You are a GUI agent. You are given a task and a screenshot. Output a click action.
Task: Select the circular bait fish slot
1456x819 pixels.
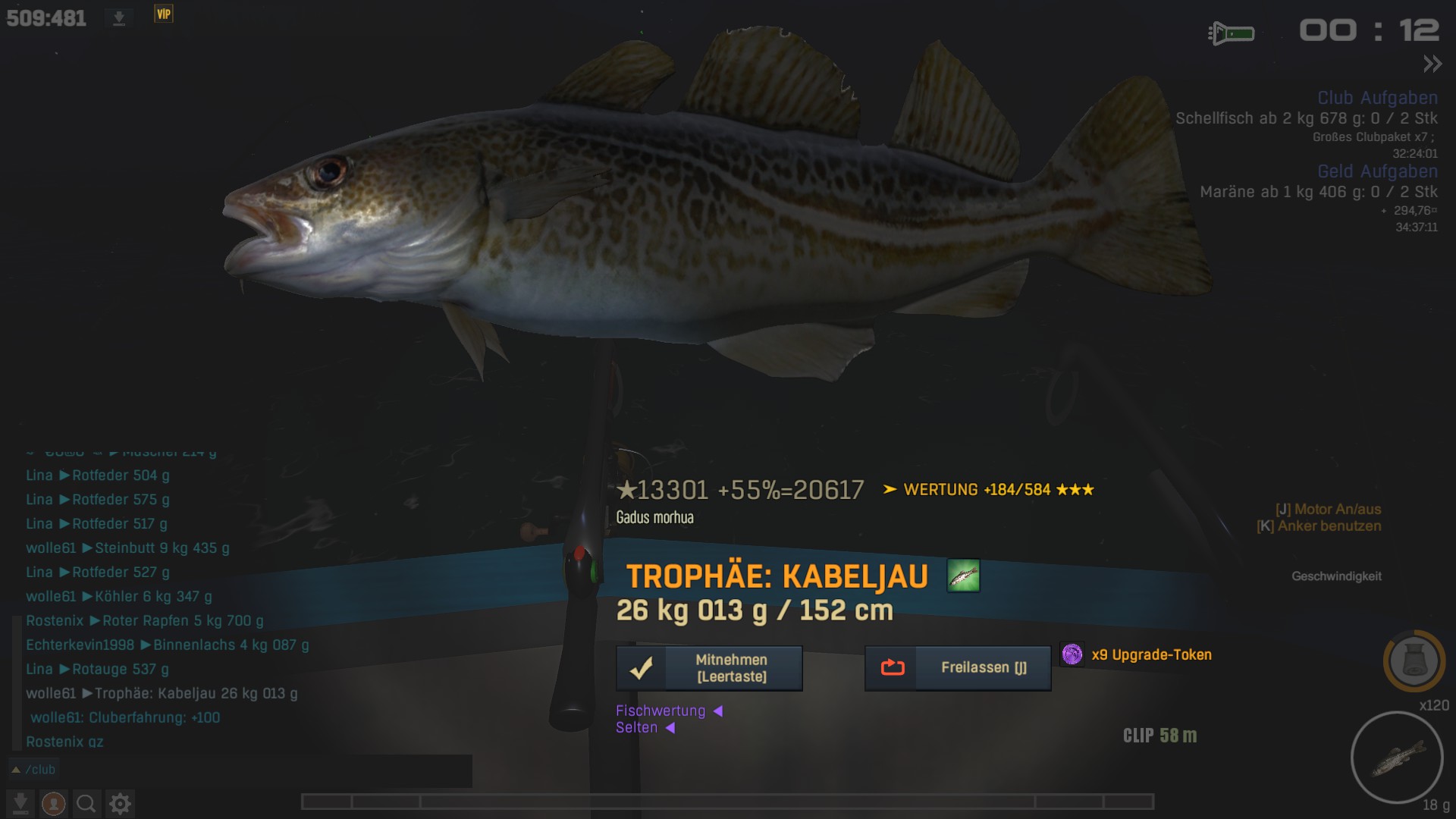tap(1396, 758)
